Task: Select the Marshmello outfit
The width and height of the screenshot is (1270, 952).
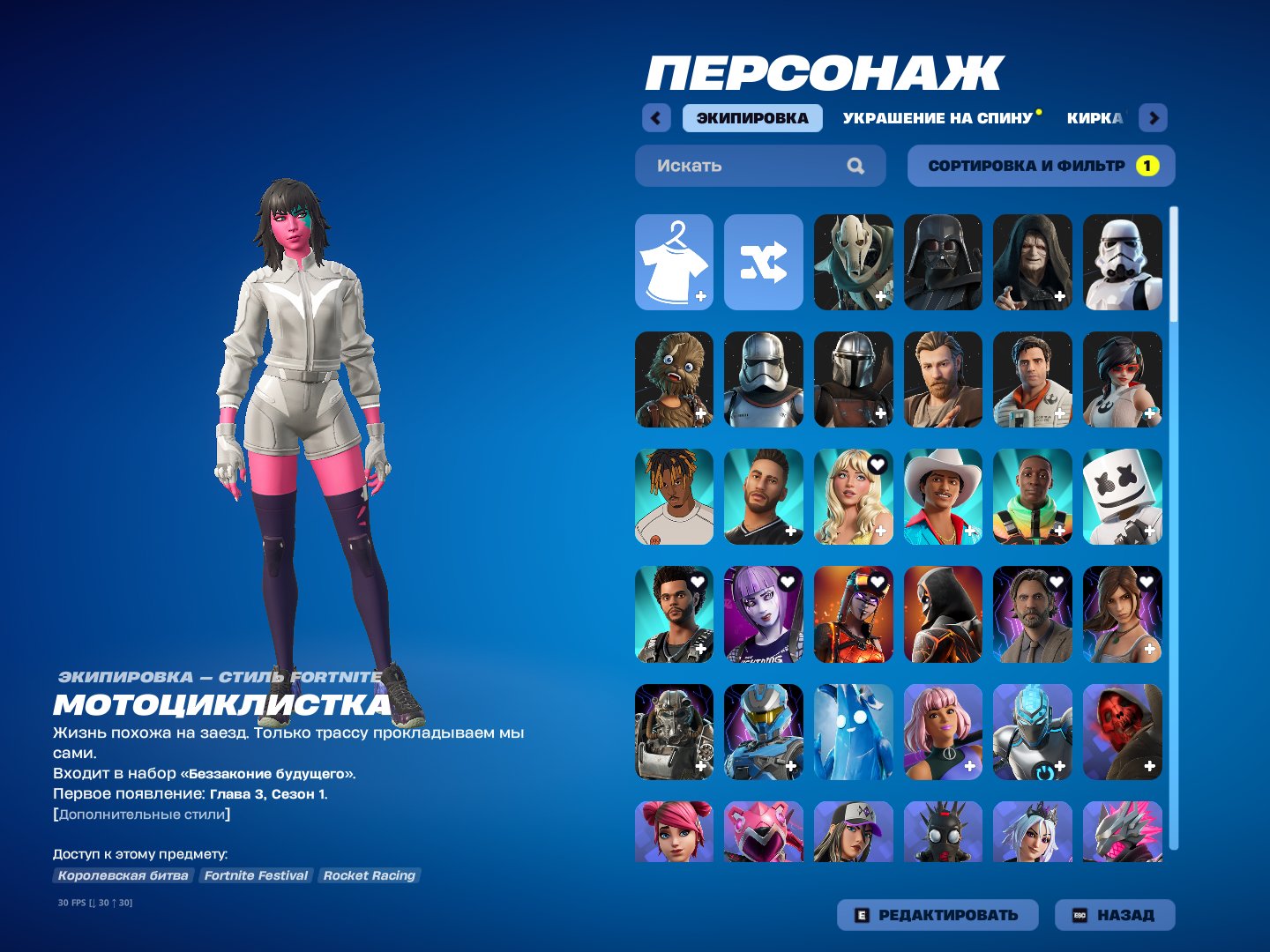Action: (1123, 497)
